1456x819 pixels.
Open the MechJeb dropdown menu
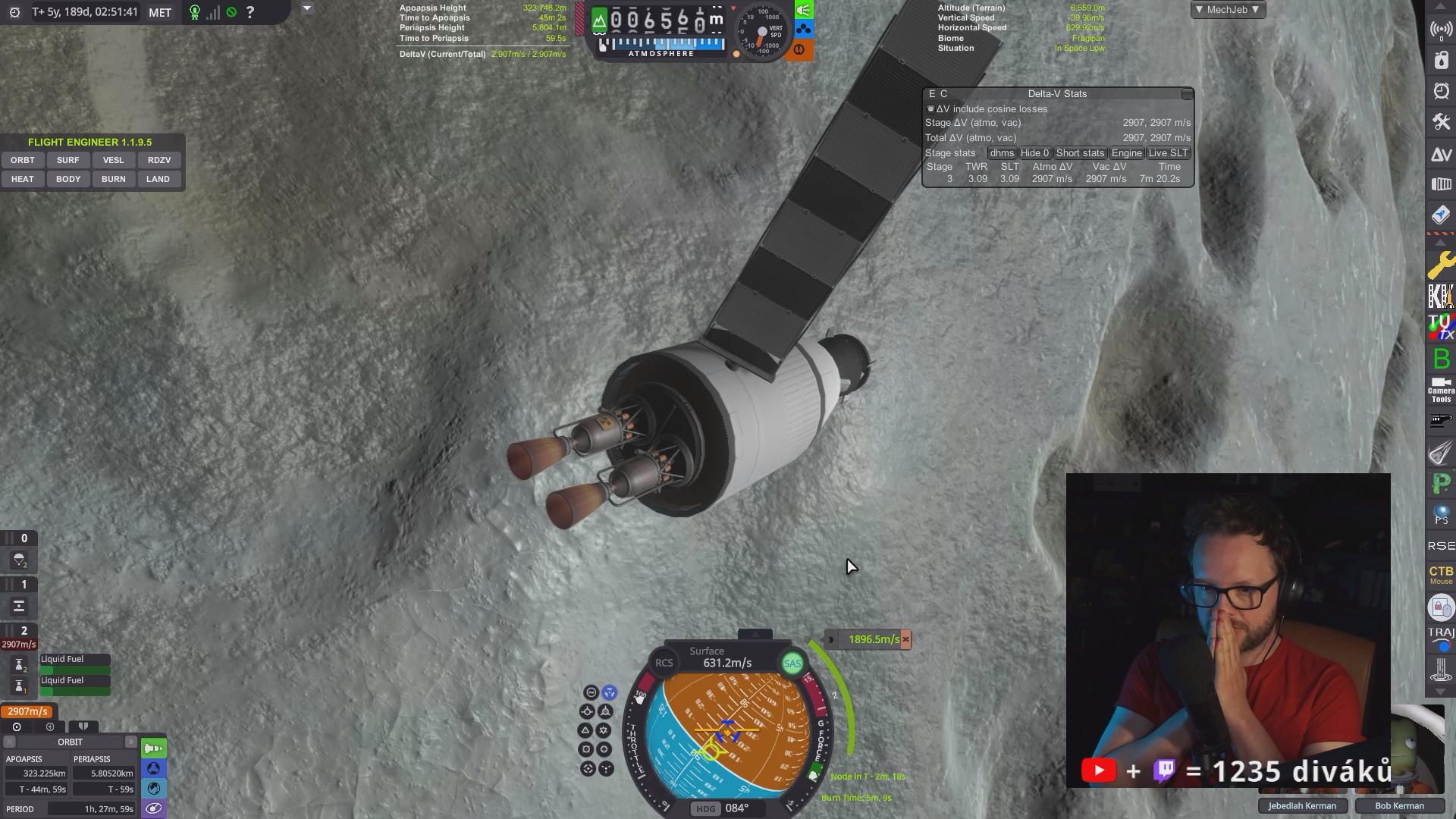(1227, 10)
